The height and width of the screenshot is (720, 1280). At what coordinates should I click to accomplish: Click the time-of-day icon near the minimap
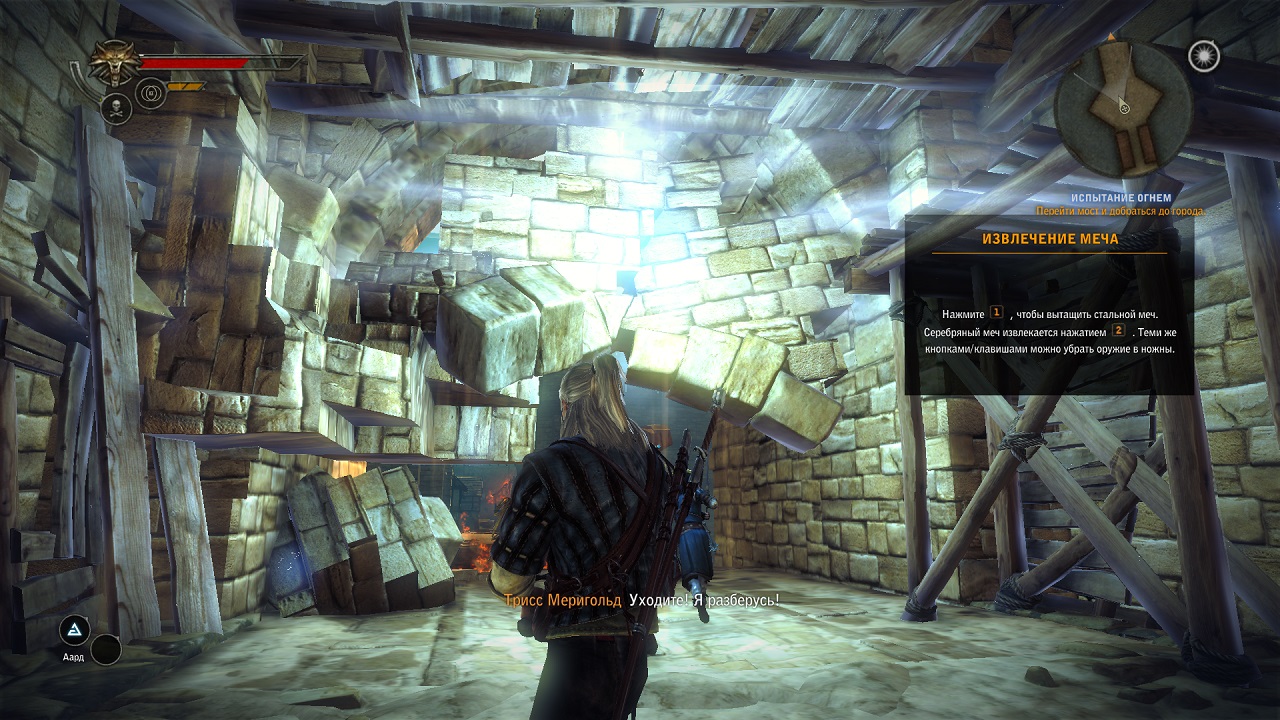point(1203,56)
